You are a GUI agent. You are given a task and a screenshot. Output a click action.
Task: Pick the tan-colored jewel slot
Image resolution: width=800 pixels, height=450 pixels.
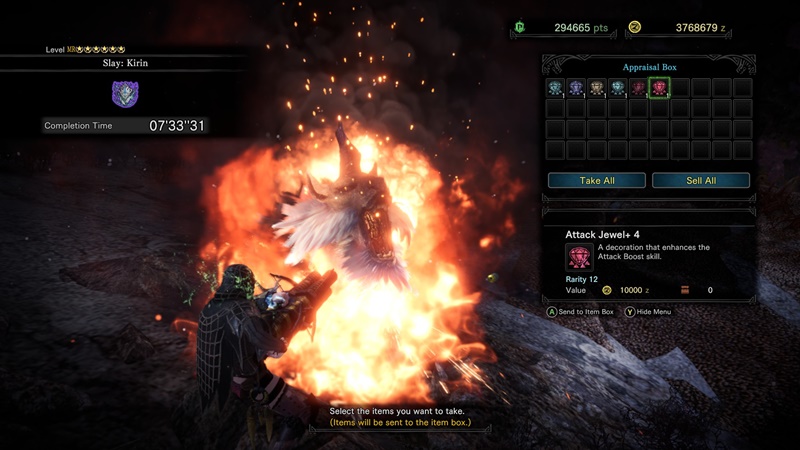click(x=597, y=88)
